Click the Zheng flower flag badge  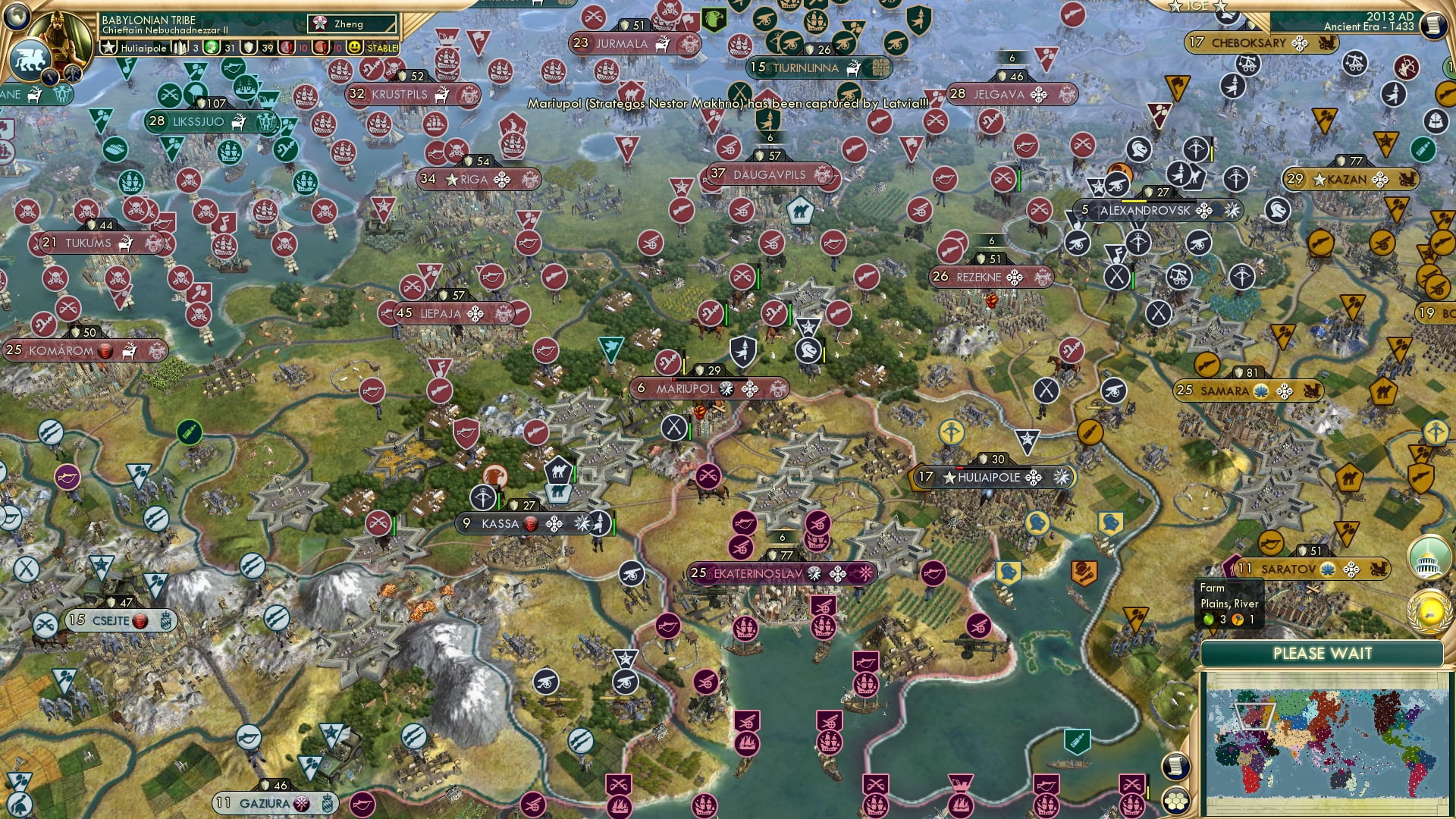tap(318, 23)
